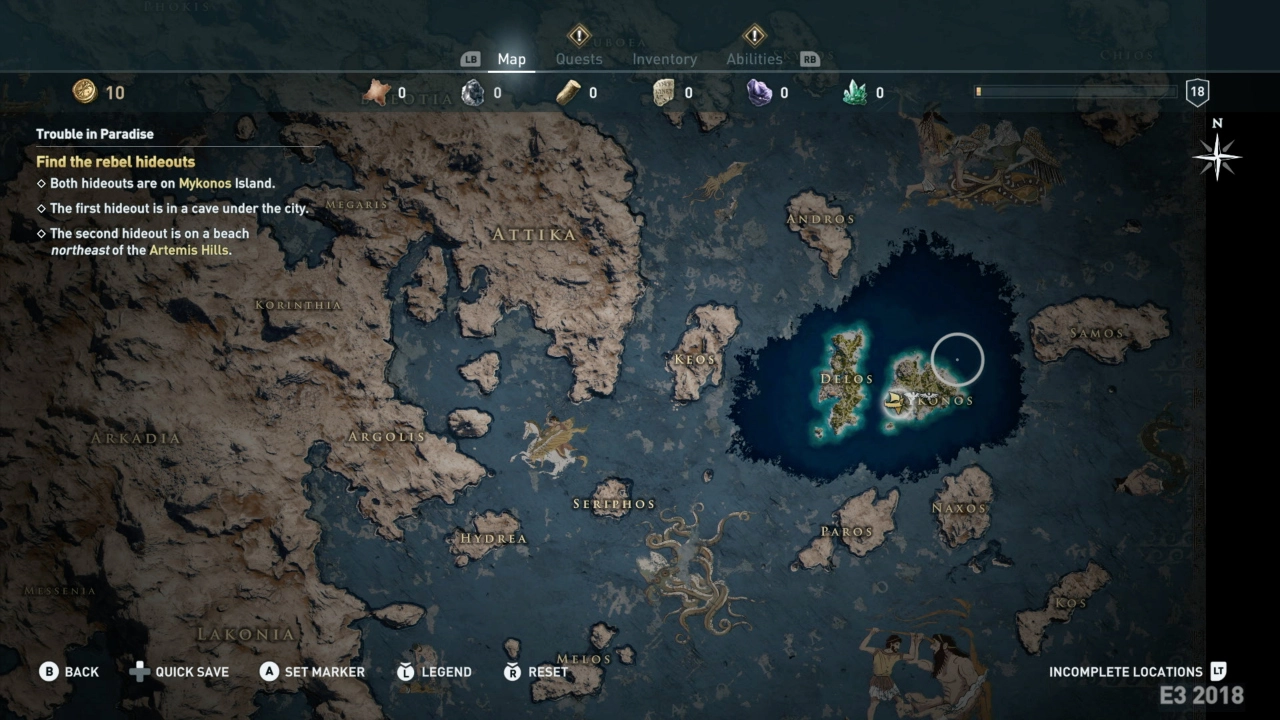The height and width of the screenshot is (720, 1280).
Task: Choose the Attika region label
Action: 534,234
